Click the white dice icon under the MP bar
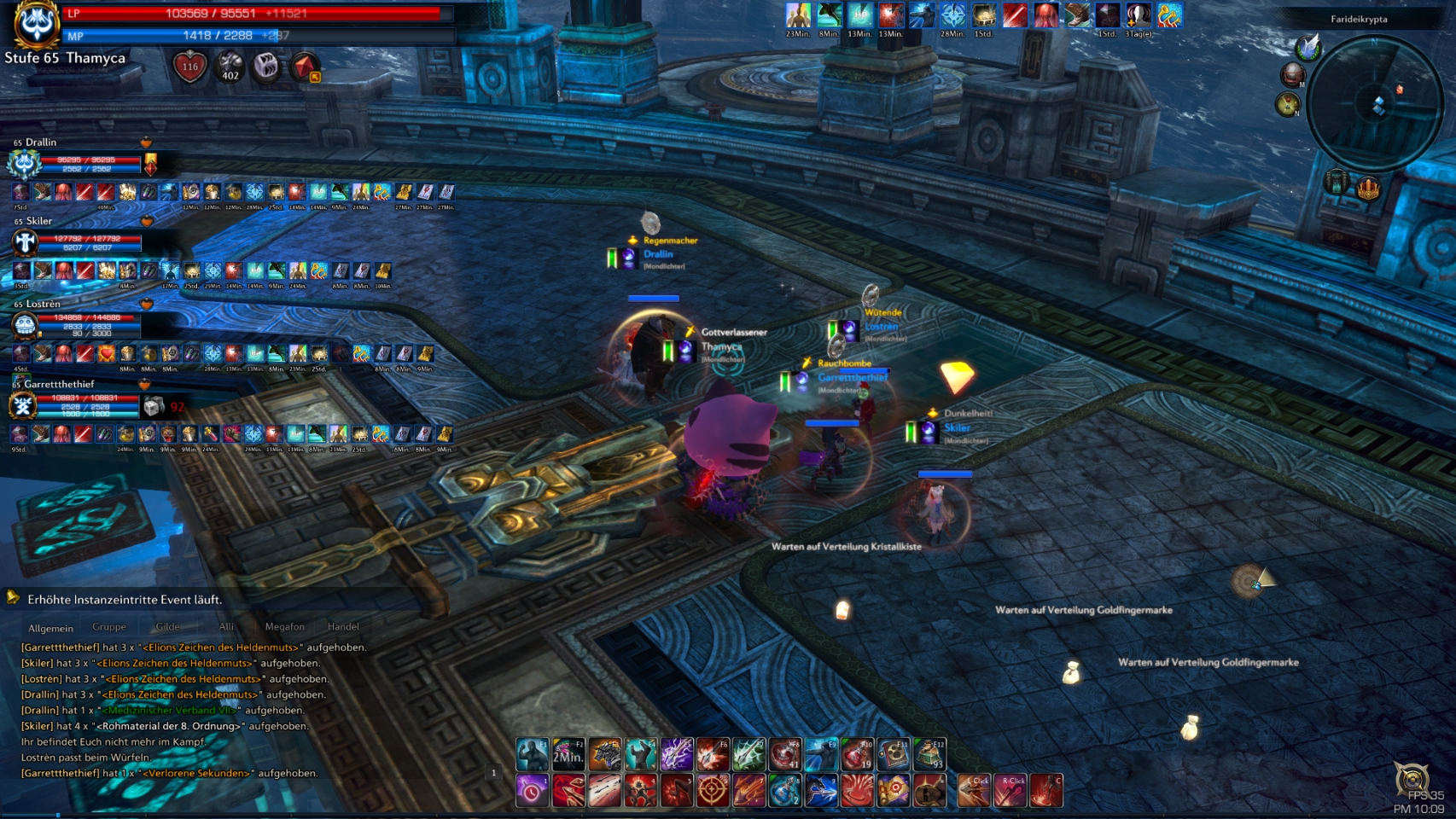This screenshot has height=819, width=1456. (266, 67)
